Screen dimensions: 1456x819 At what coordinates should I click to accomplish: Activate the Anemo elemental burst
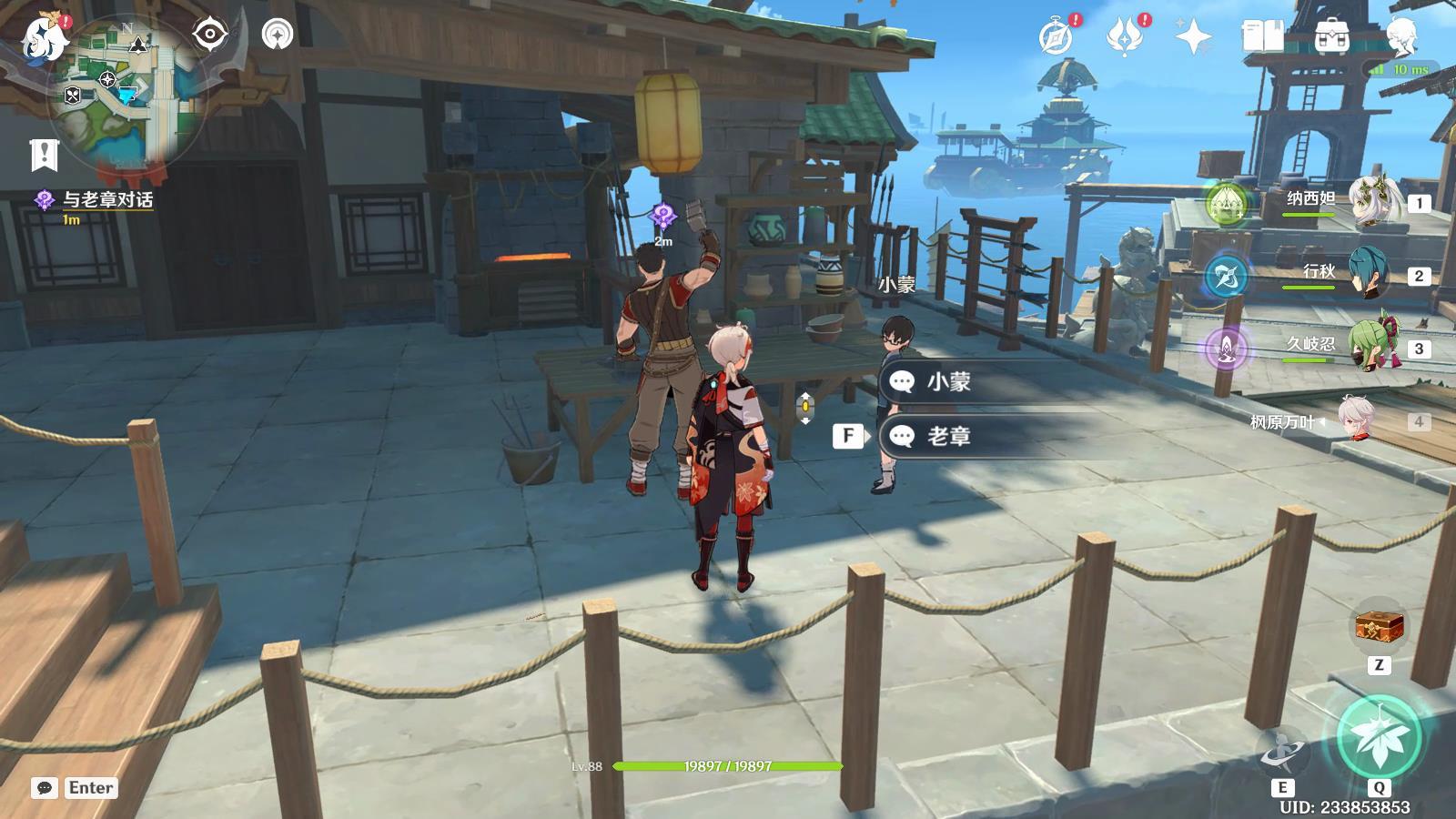pyautogui.click(x=1380, y=735)
